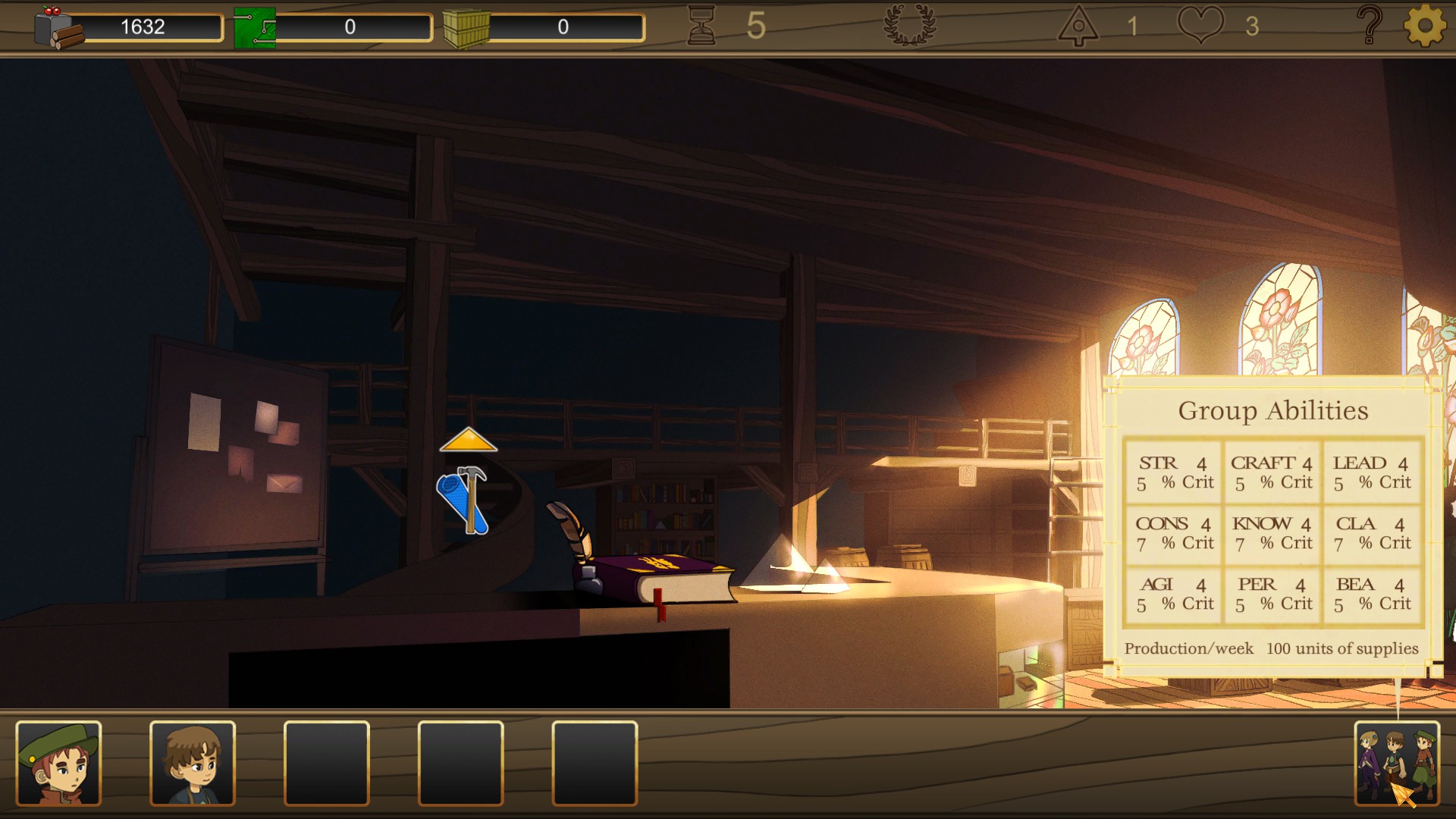The image size is (1456, 819).
Task: Click the Production/week supplies text
Action: (x=1272, y=648)
